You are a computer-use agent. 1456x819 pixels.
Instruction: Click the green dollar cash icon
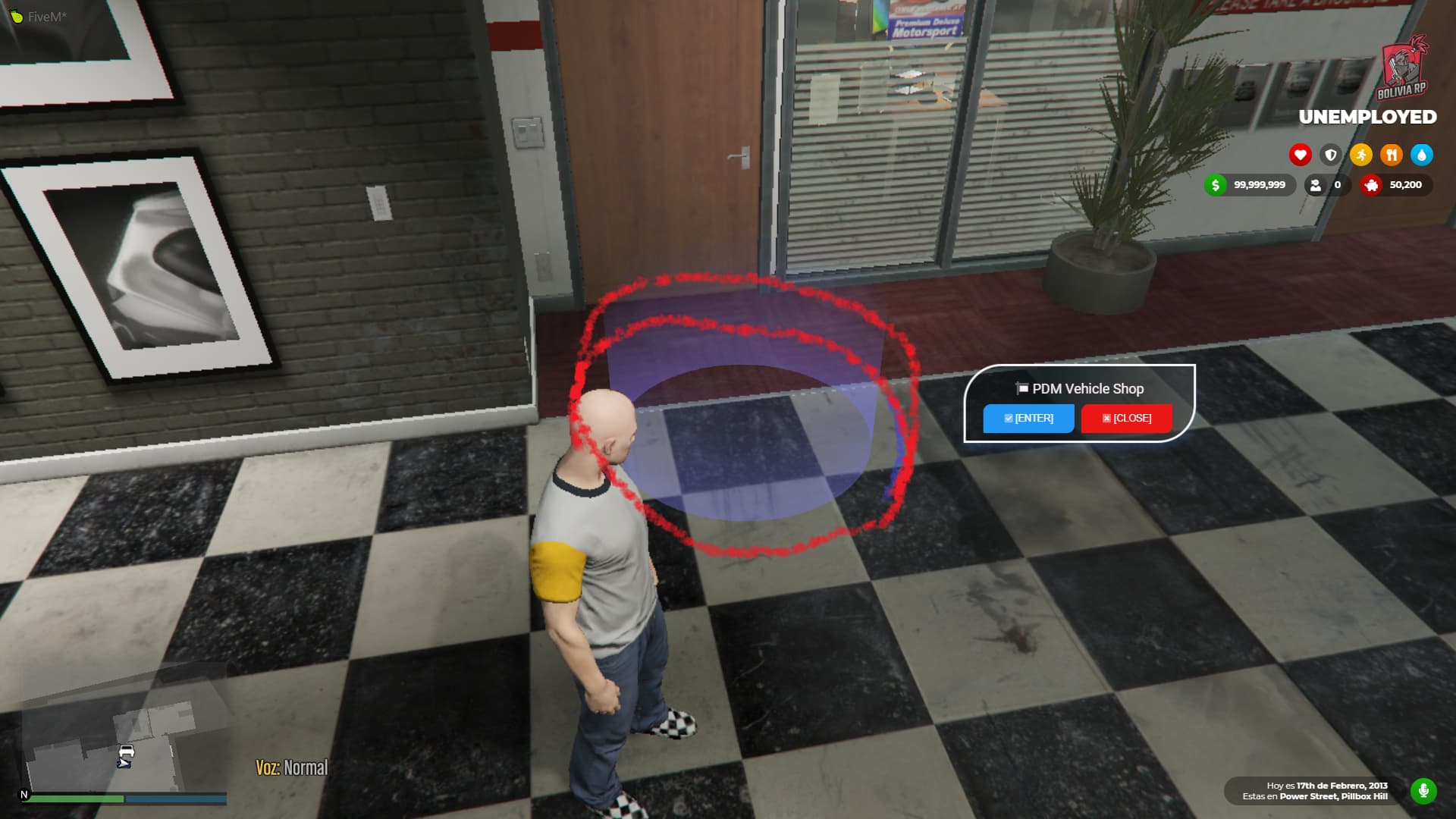[1216, 185]
